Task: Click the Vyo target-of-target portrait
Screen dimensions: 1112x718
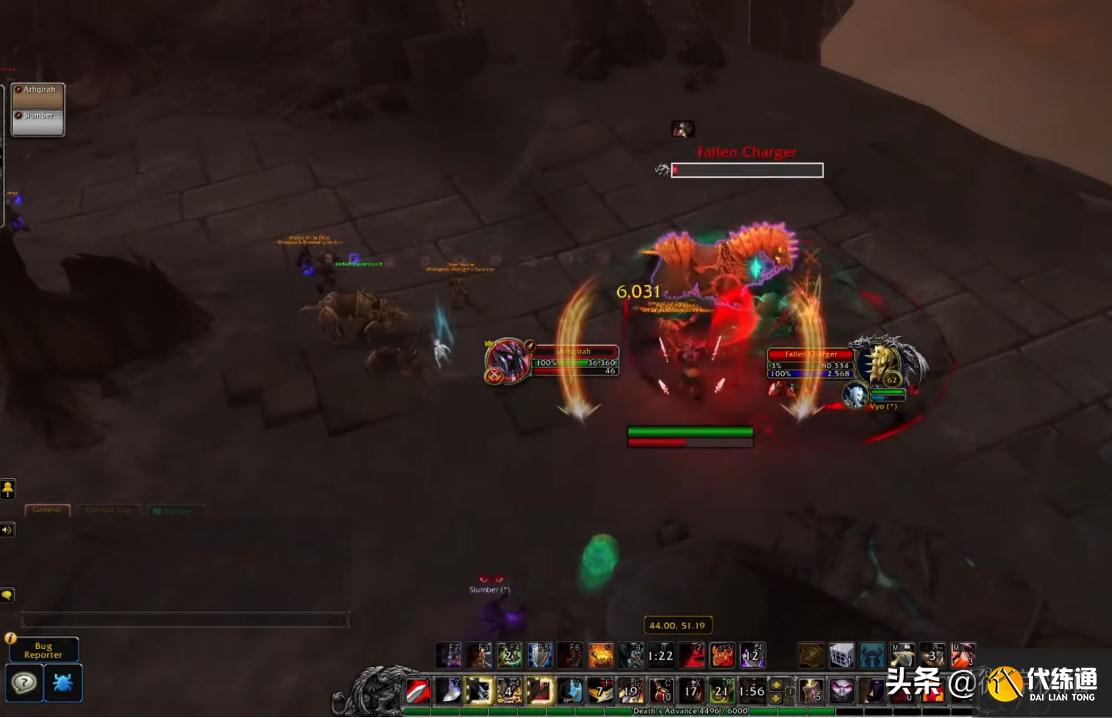Action: click(x=854, y=395)
